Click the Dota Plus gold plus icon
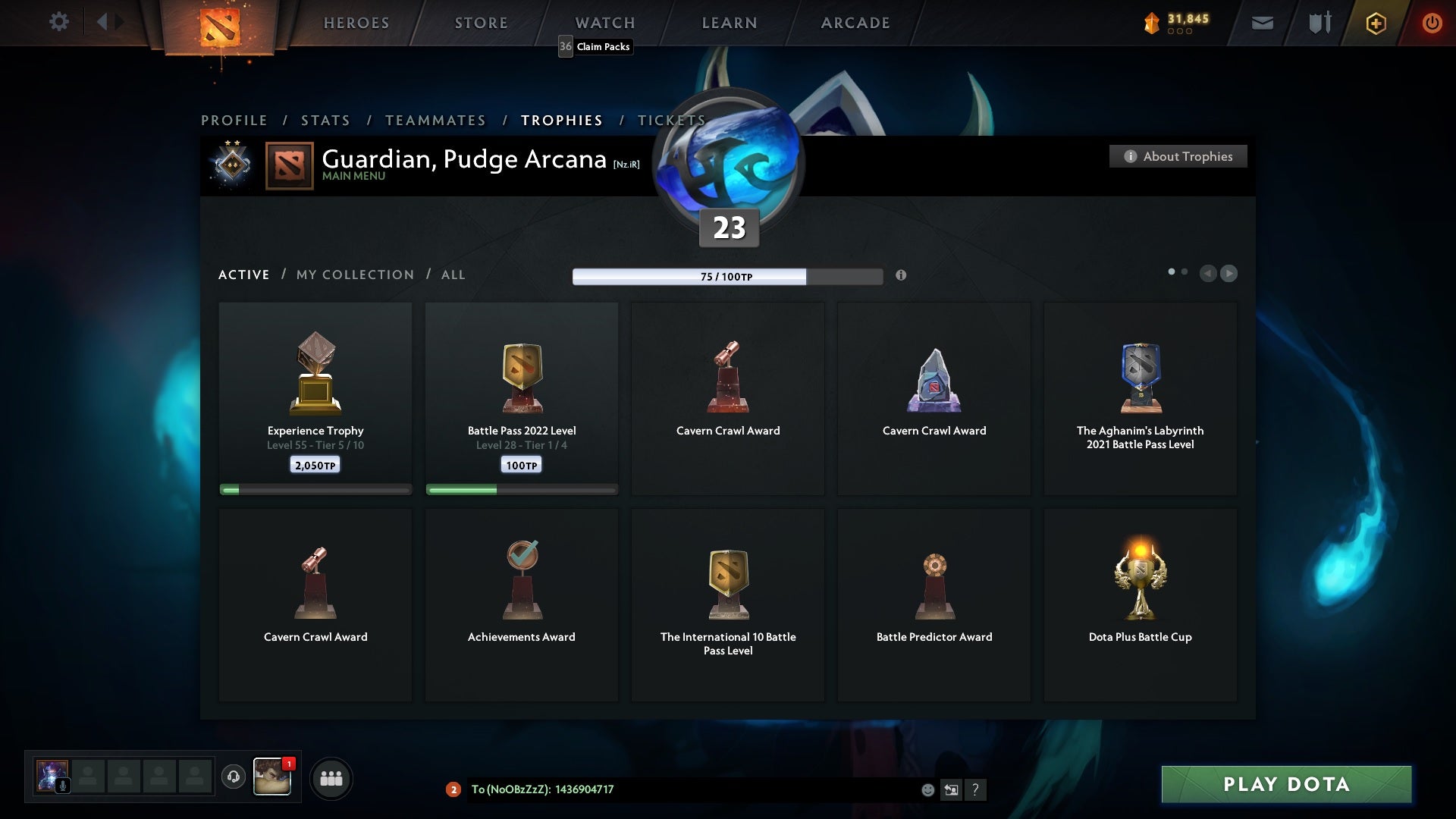1456x819 pixels. pyautogui.click(x=1375, y=23)
